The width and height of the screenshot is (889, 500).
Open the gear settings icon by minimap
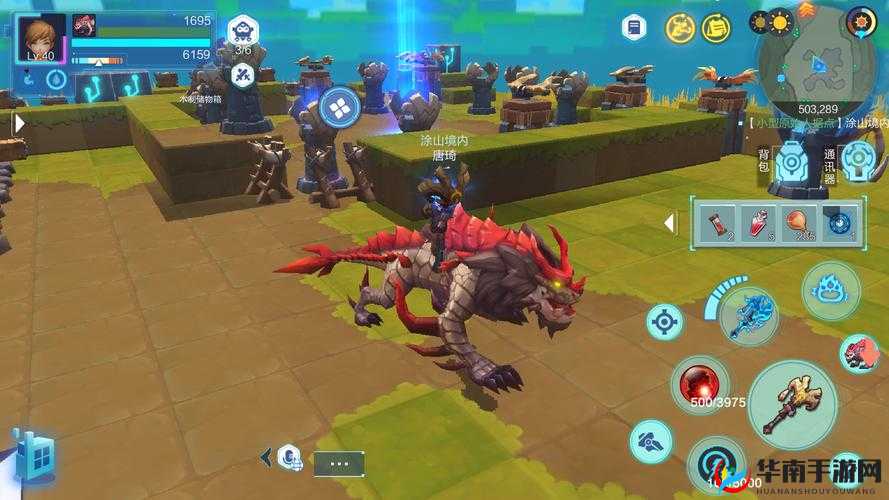click(860, 20)
